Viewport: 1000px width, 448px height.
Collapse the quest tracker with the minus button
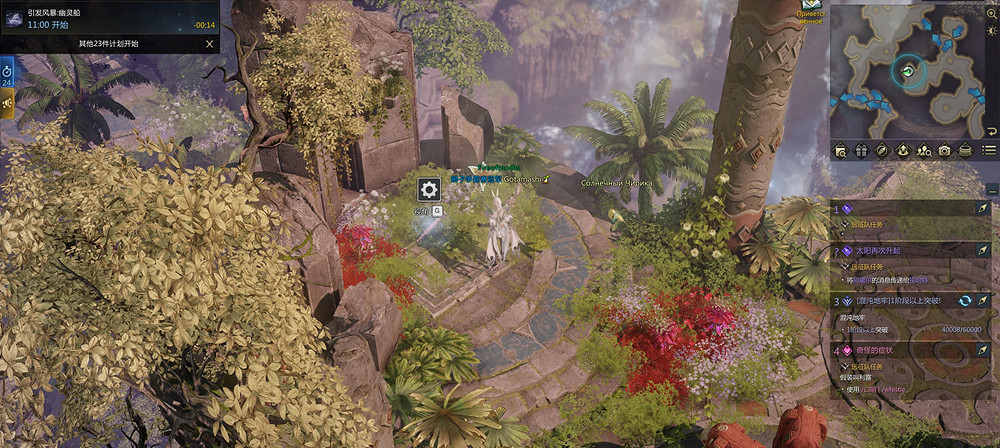tap(991, 189)
